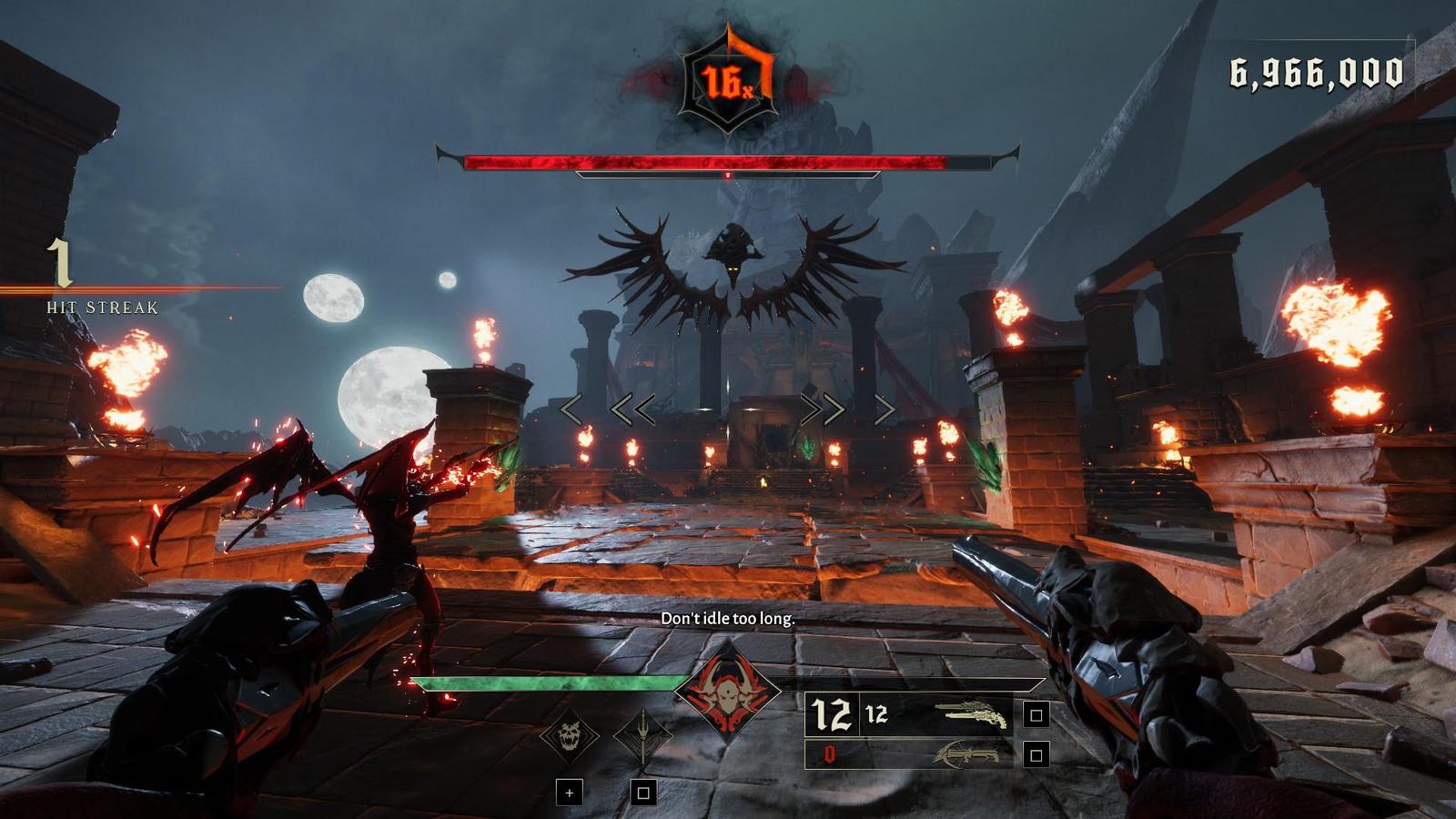Toggle the square prompt beside the pistol ammo
The width and height of the screenshot is (1456, 819).
1036,716
